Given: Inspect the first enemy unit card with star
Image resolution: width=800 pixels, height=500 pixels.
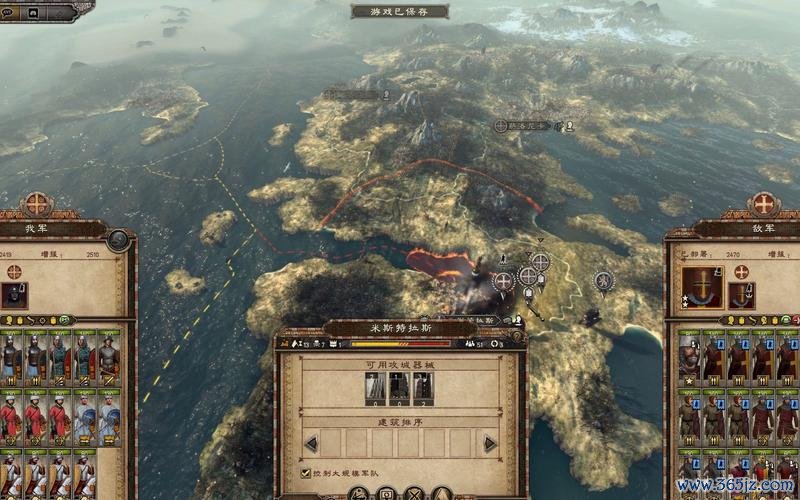Looking at the screenshot, I should click(x=690, y=358).
